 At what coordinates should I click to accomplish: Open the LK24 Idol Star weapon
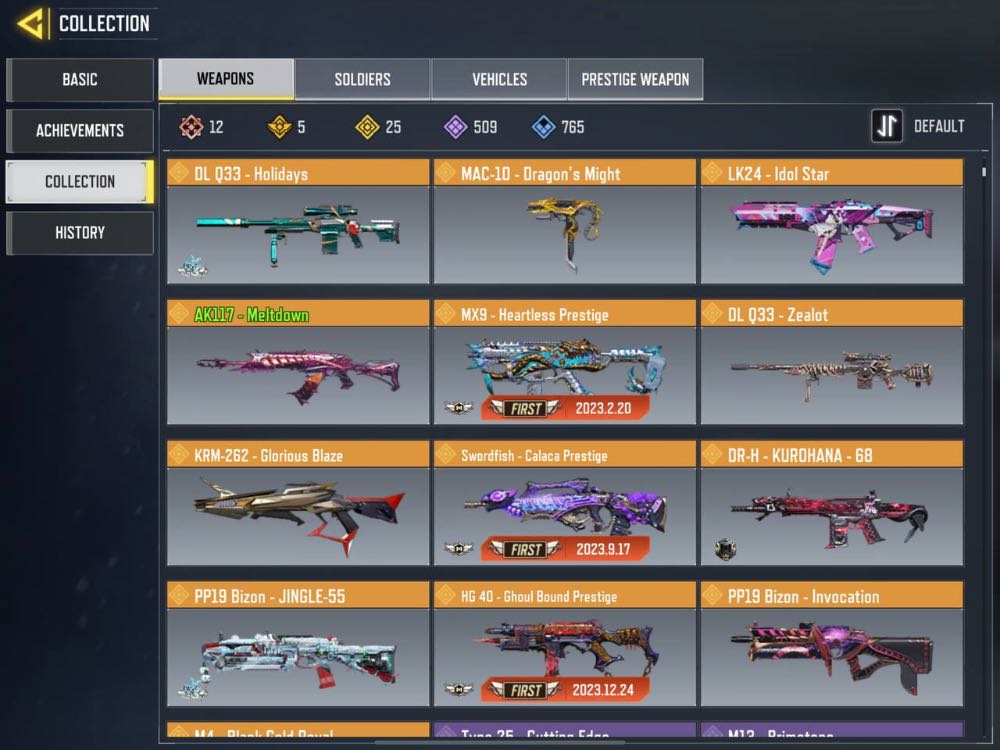pyautogui.click(x=831, y=232)
